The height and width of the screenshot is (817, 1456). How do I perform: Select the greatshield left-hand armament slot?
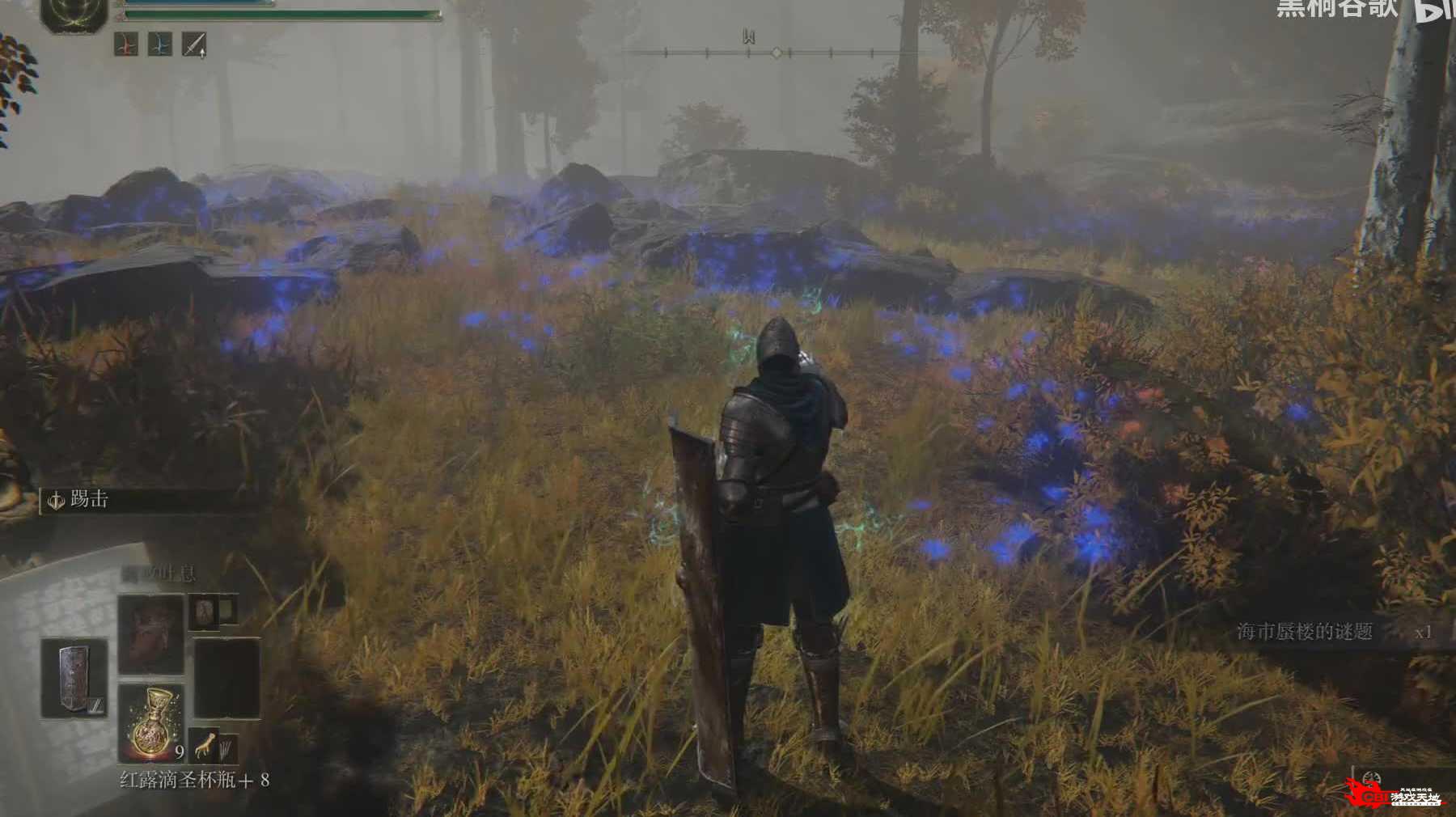click(x=74, y=678)
